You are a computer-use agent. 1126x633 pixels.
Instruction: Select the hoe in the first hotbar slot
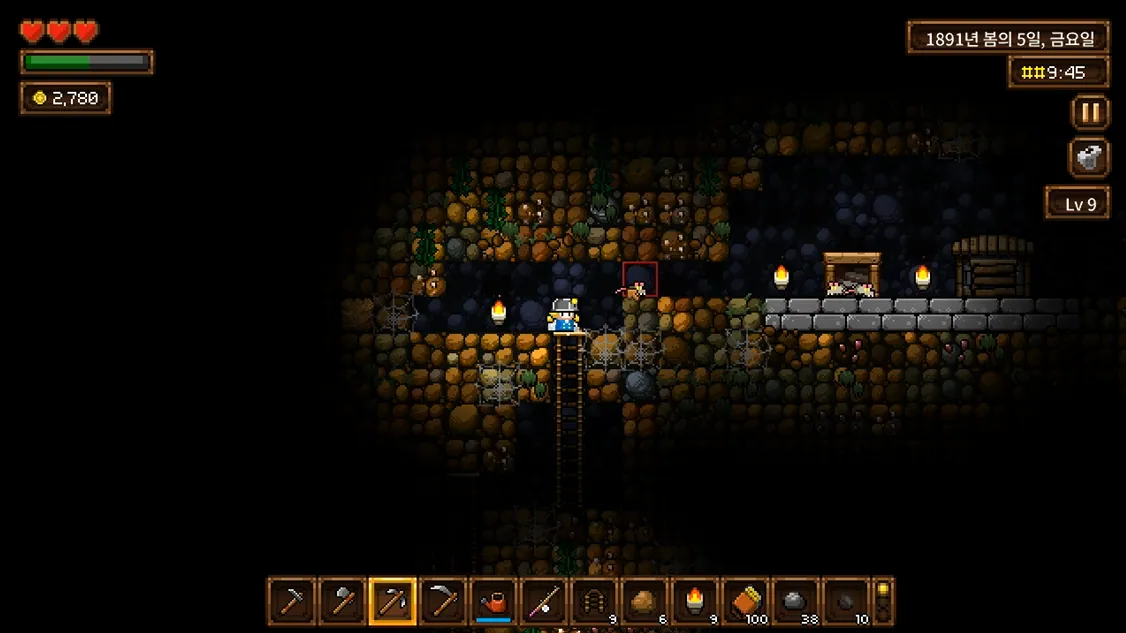pyautogui.click(x=292, y=602)
